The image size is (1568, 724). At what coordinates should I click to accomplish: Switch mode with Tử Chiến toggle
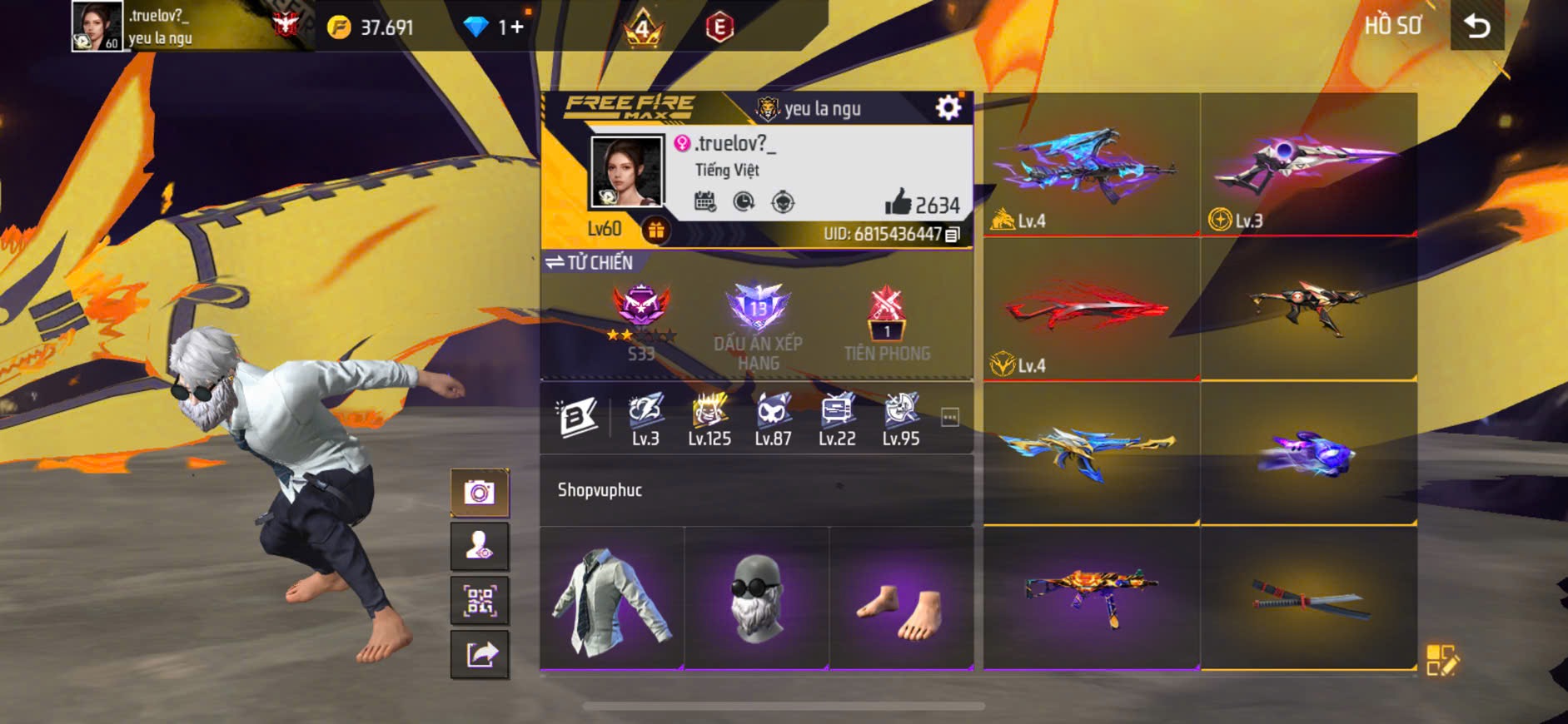589,263
